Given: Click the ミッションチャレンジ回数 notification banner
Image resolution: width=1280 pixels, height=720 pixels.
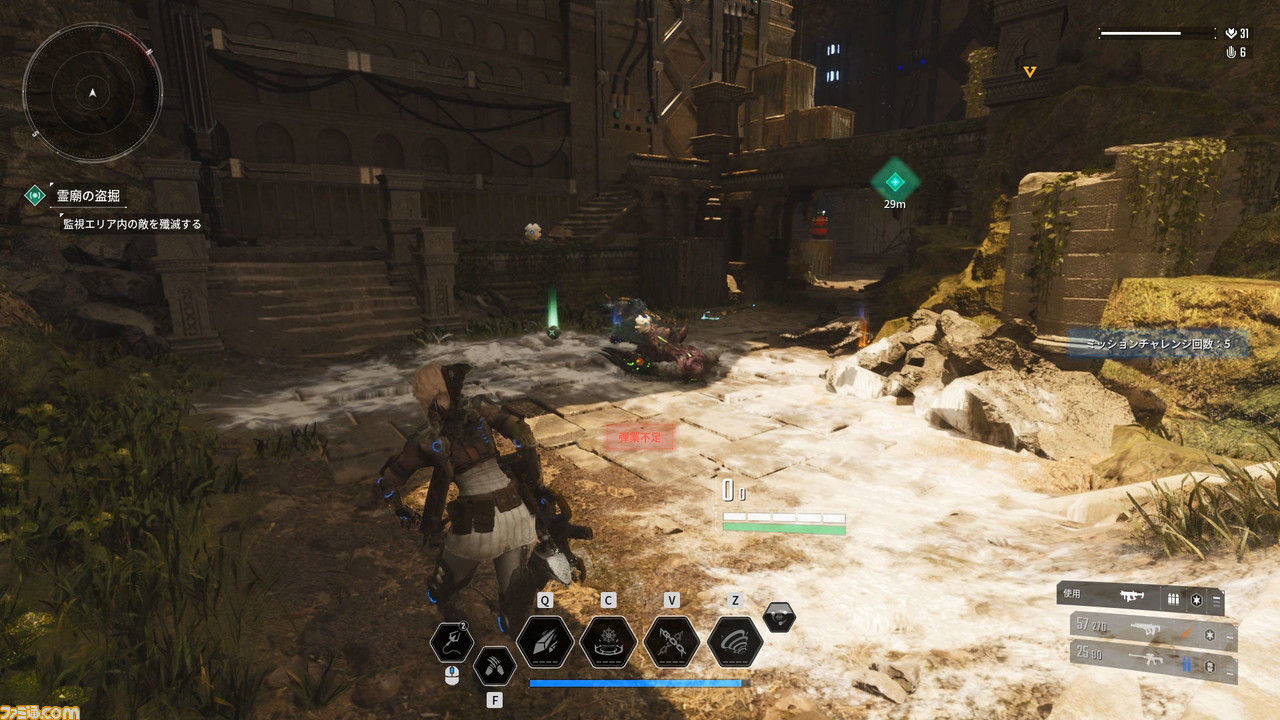Looking at the screenshot, I should (1156, 344).
